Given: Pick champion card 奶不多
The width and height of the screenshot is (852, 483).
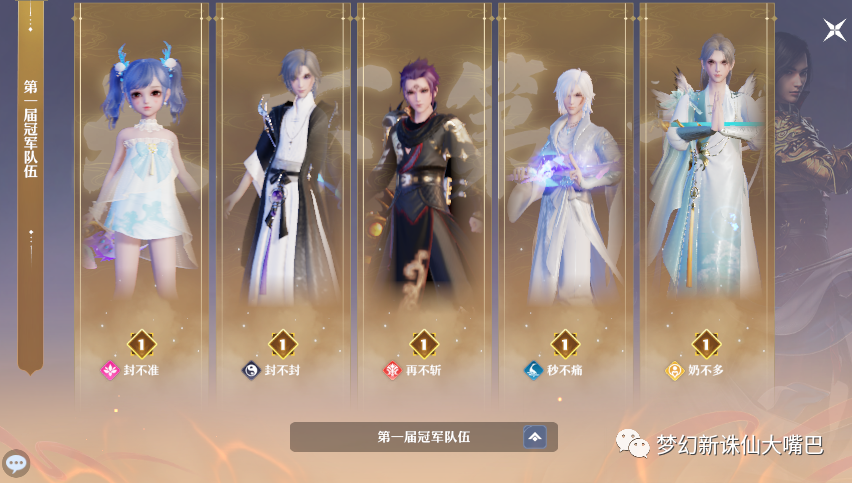Looking at the screenshot, I should click(x=706, y=200).
